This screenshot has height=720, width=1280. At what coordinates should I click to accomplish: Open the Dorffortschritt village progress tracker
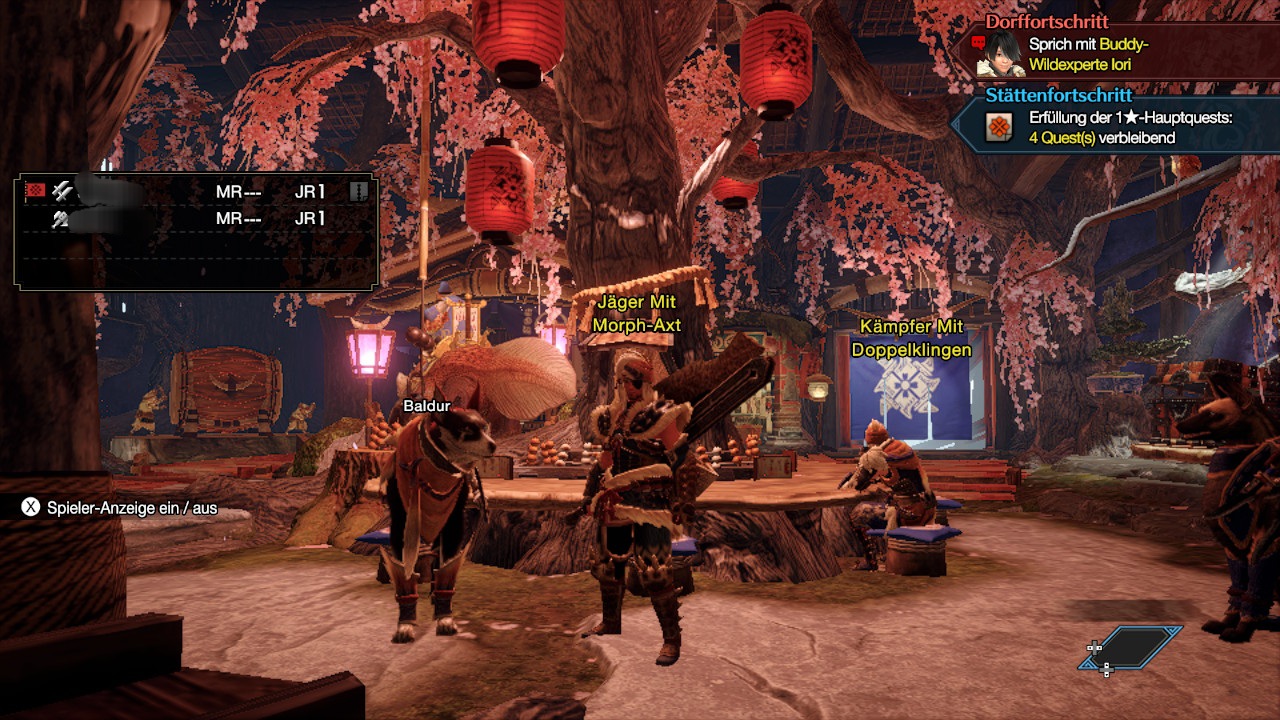pos(1047,21)
